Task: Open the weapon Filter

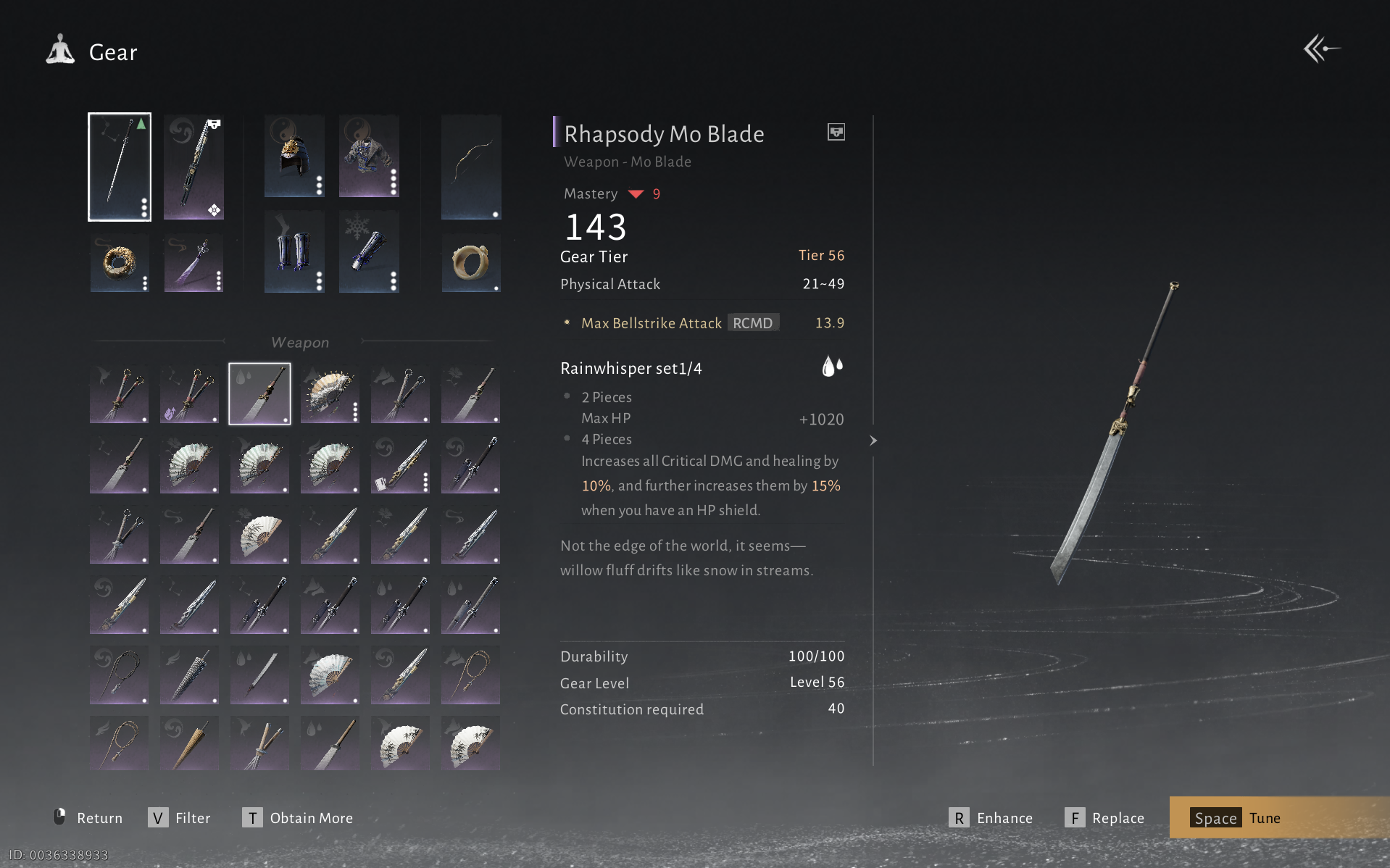Action: (x=180, y=818)
